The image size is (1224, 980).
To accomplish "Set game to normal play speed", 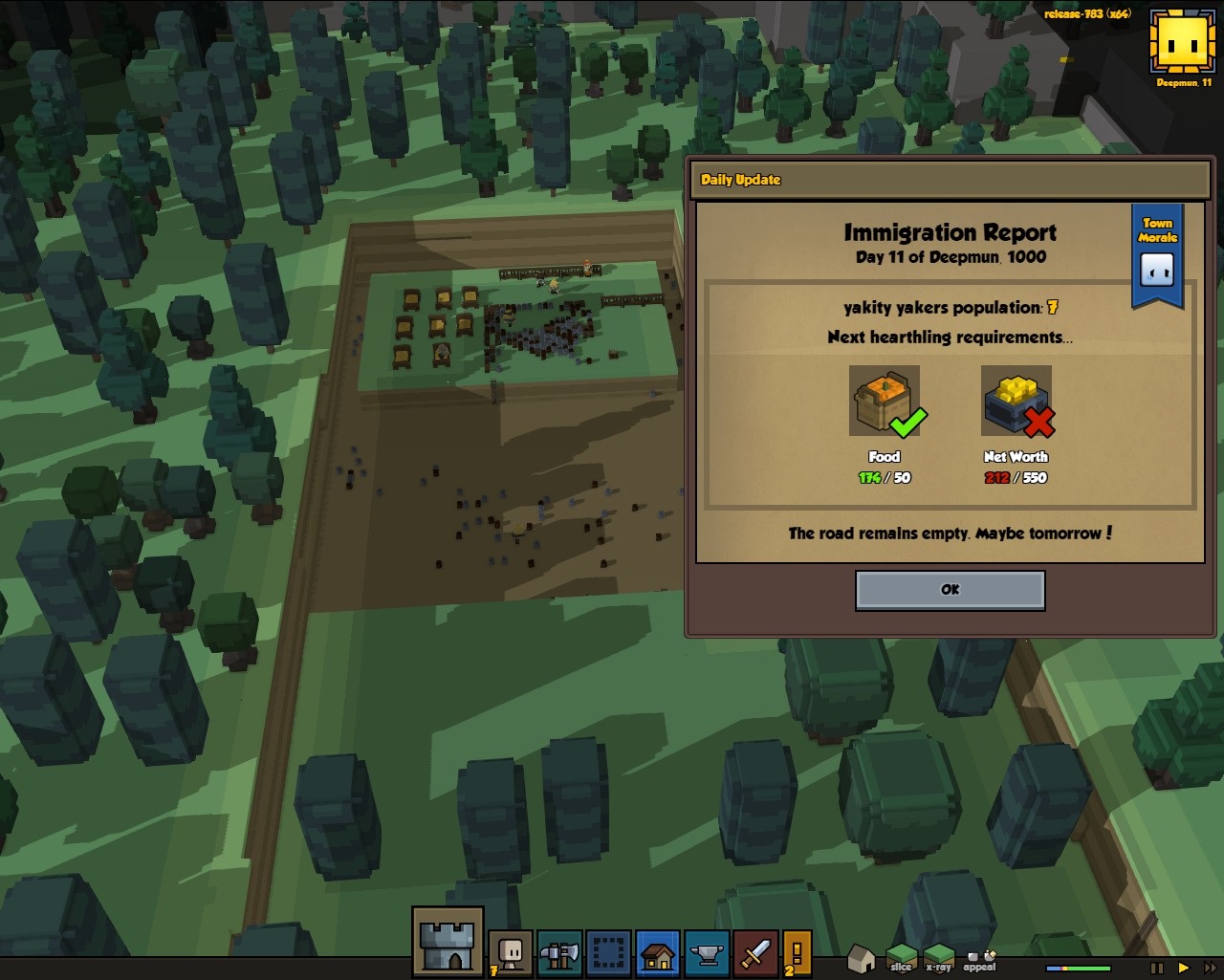I will click(1184, 968).
